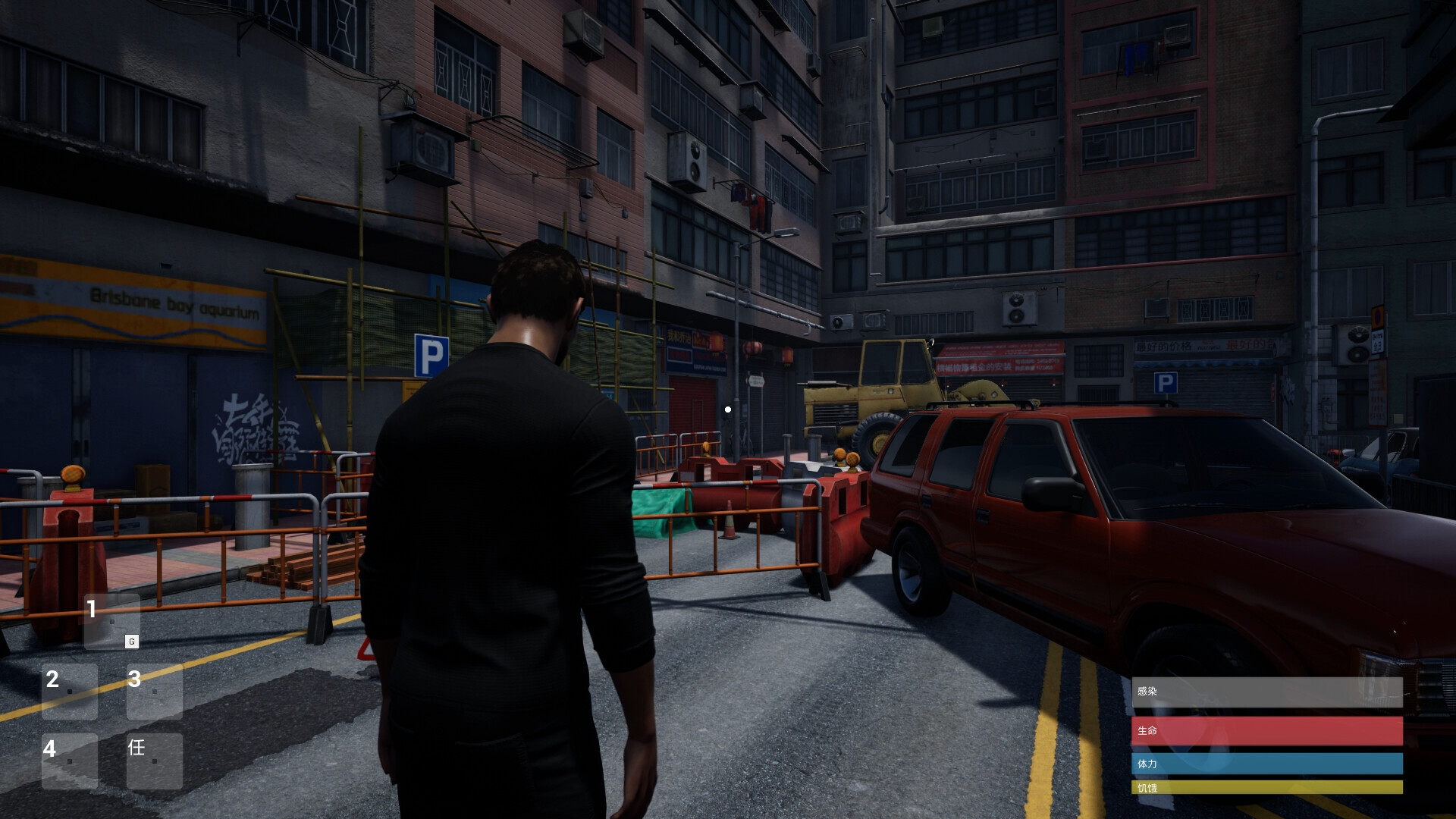The width and height of the screenshot is (1456, 819).
Task: Activate quick slot 3
Action: pos(154,691)
